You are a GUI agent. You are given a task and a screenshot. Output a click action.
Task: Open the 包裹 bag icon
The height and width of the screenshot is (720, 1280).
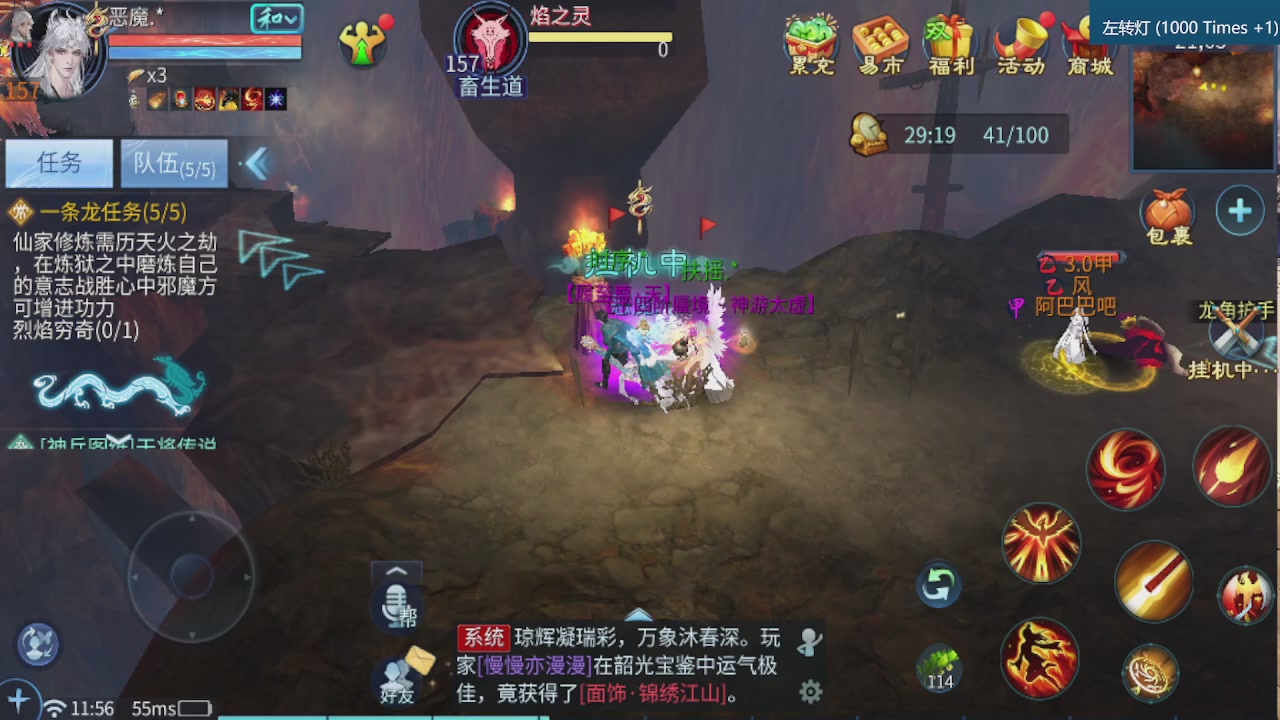coord(1166,210)
